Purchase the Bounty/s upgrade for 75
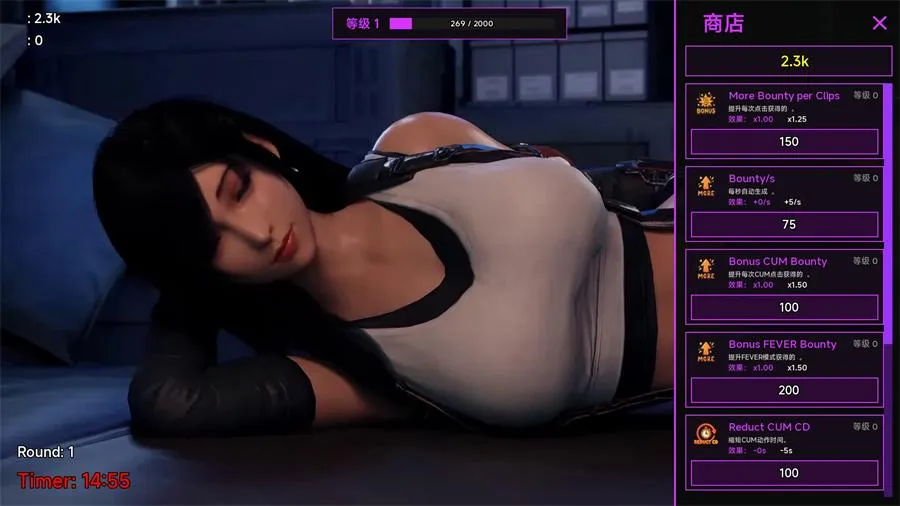The width and height of the screenshot is (900, 506). pos(788,225)
